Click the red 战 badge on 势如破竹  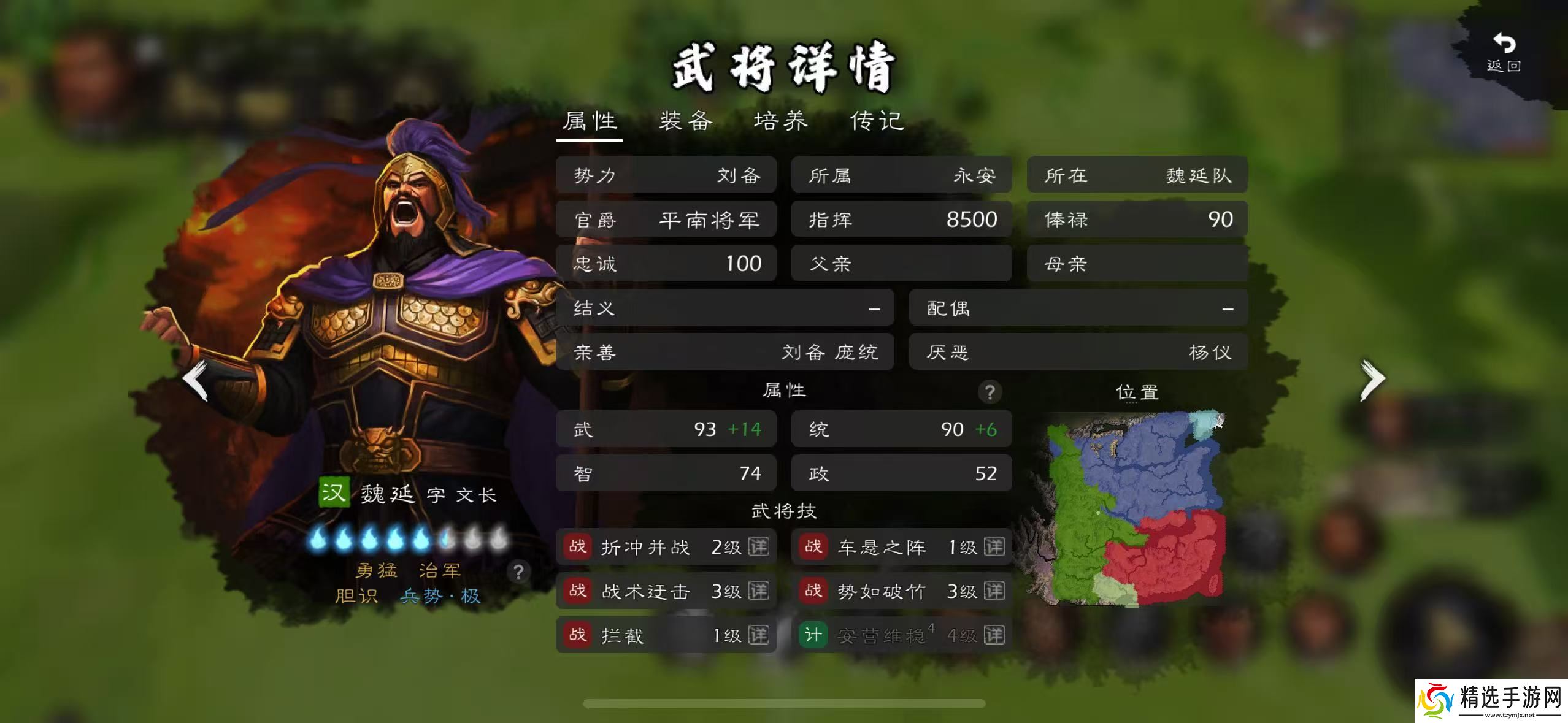coord(814,591)
